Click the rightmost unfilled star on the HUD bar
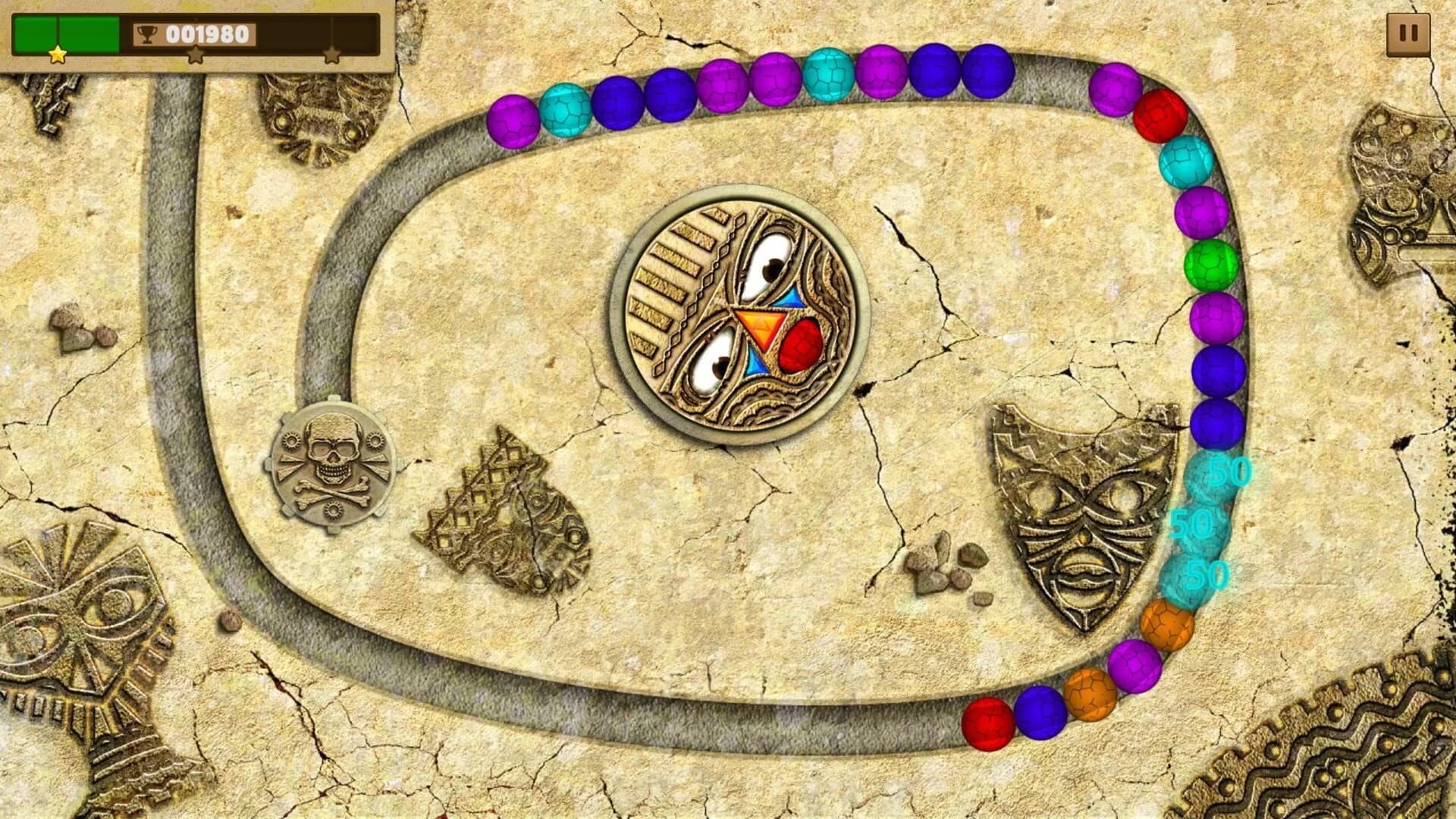Screen dimensions: 1456x819 tap(334, 55)
